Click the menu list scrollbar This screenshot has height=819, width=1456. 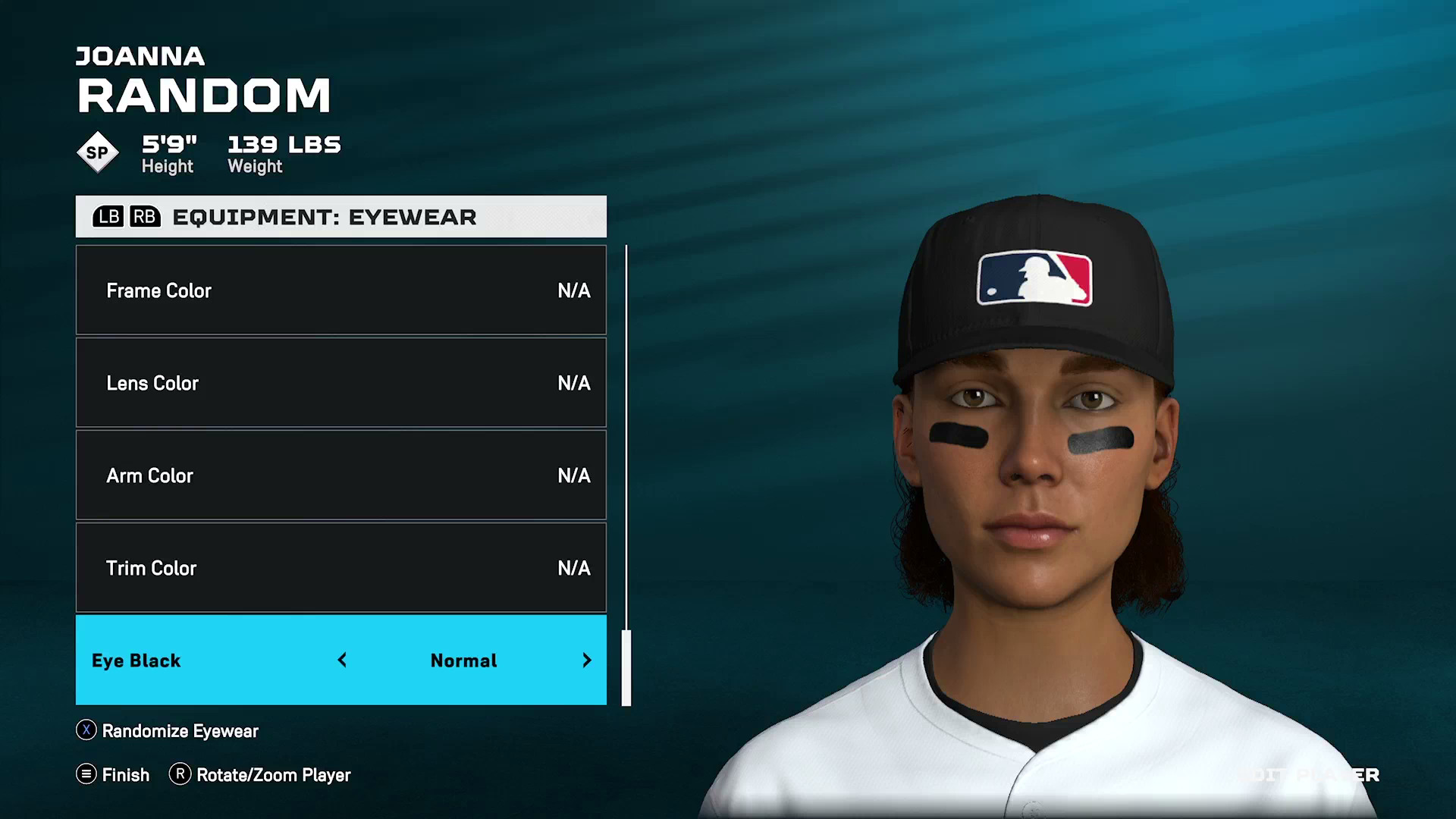click(626, 667)
